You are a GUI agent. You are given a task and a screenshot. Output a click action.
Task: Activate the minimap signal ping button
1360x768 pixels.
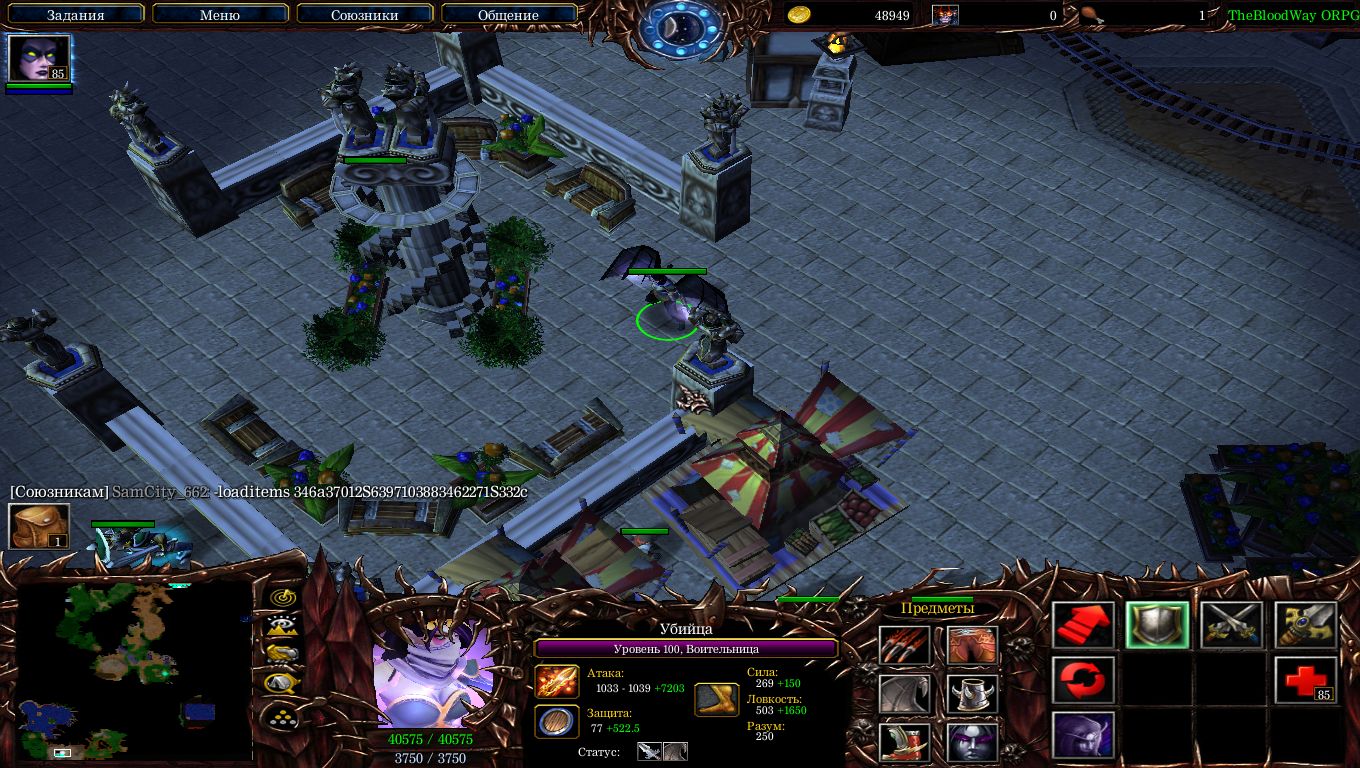(x=283, y=597)
